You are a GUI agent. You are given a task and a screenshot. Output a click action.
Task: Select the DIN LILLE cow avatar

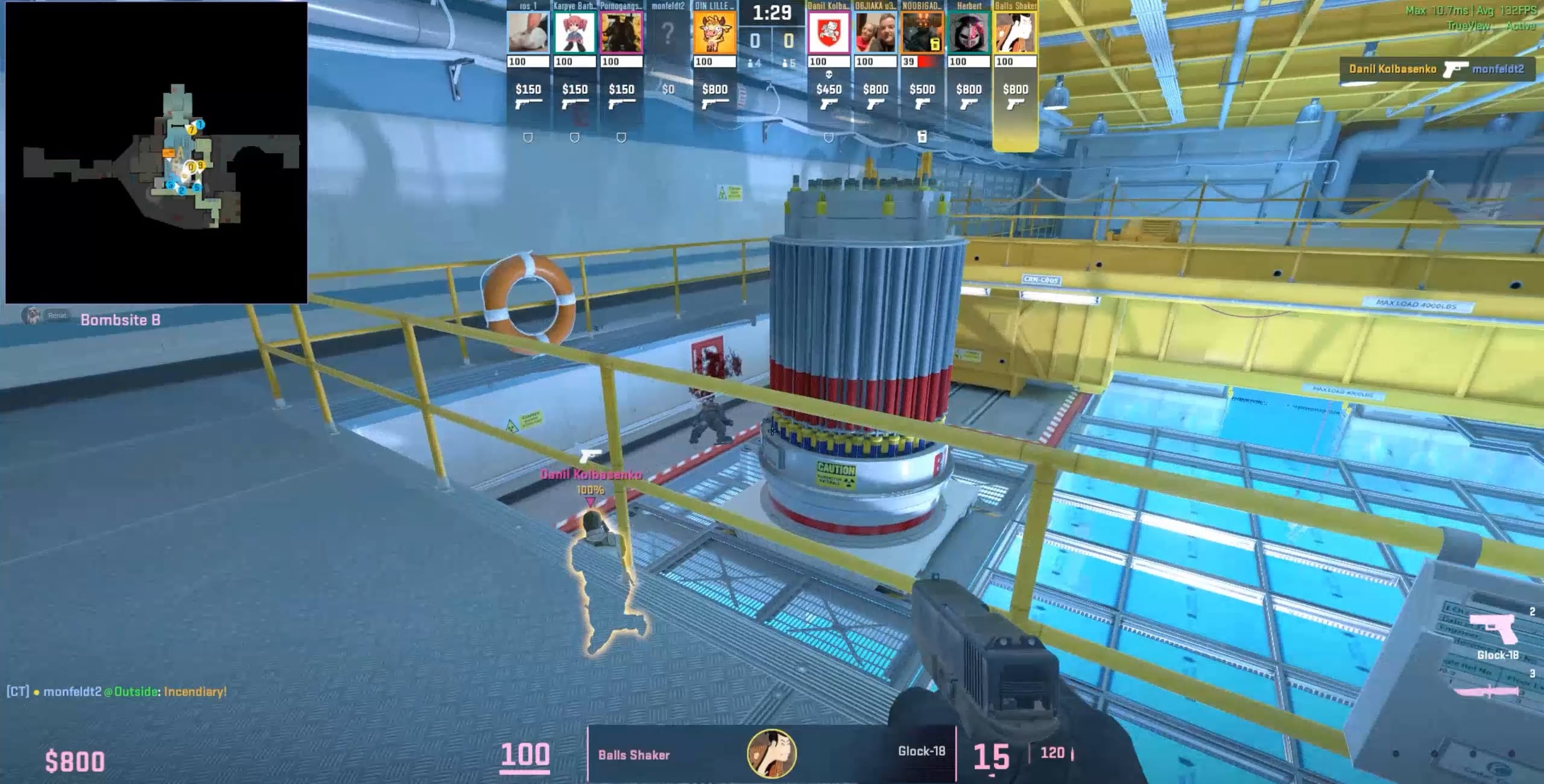715,33
